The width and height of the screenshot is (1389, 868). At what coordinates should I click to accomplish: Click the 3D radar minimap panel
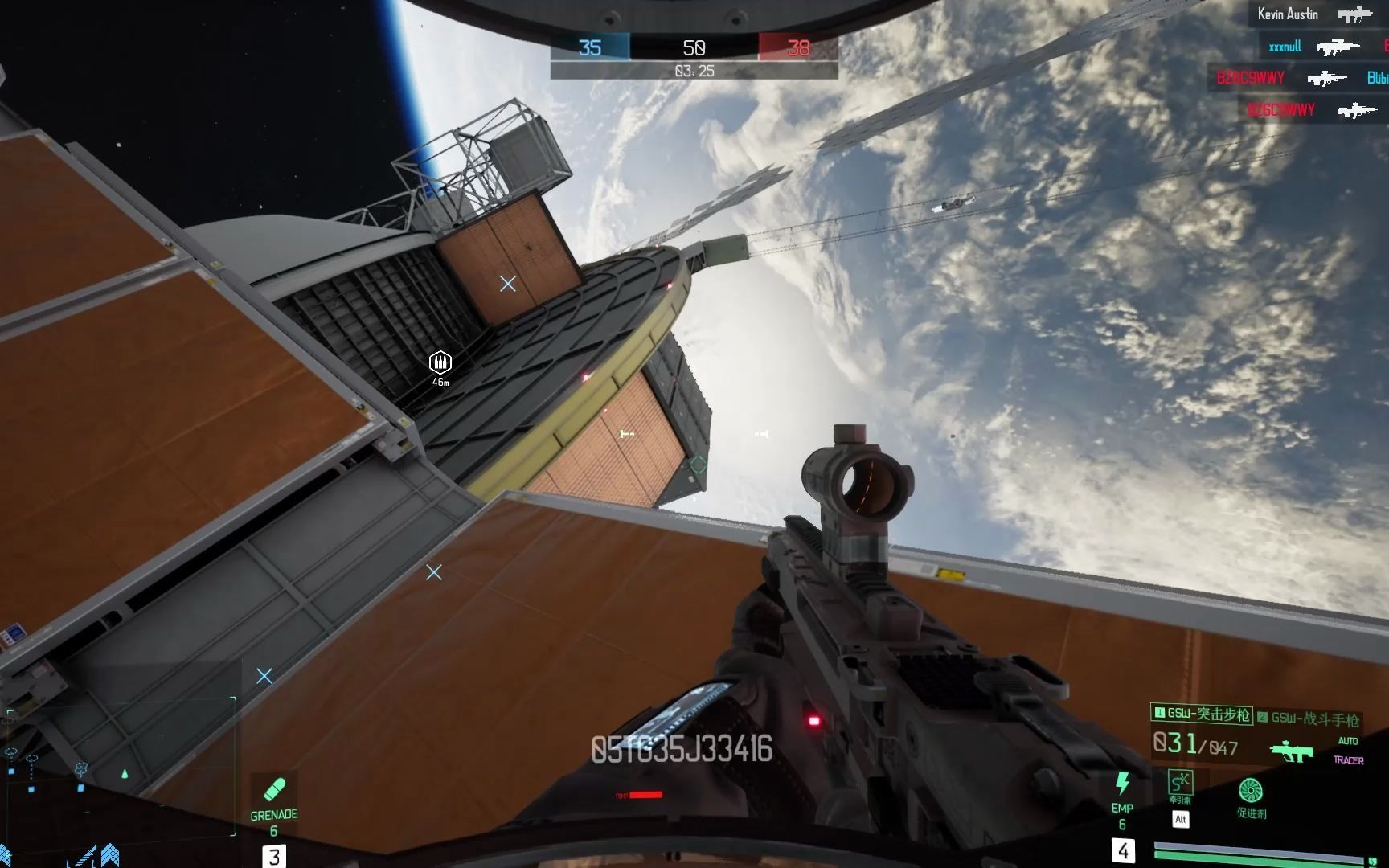tap(121, 755)
